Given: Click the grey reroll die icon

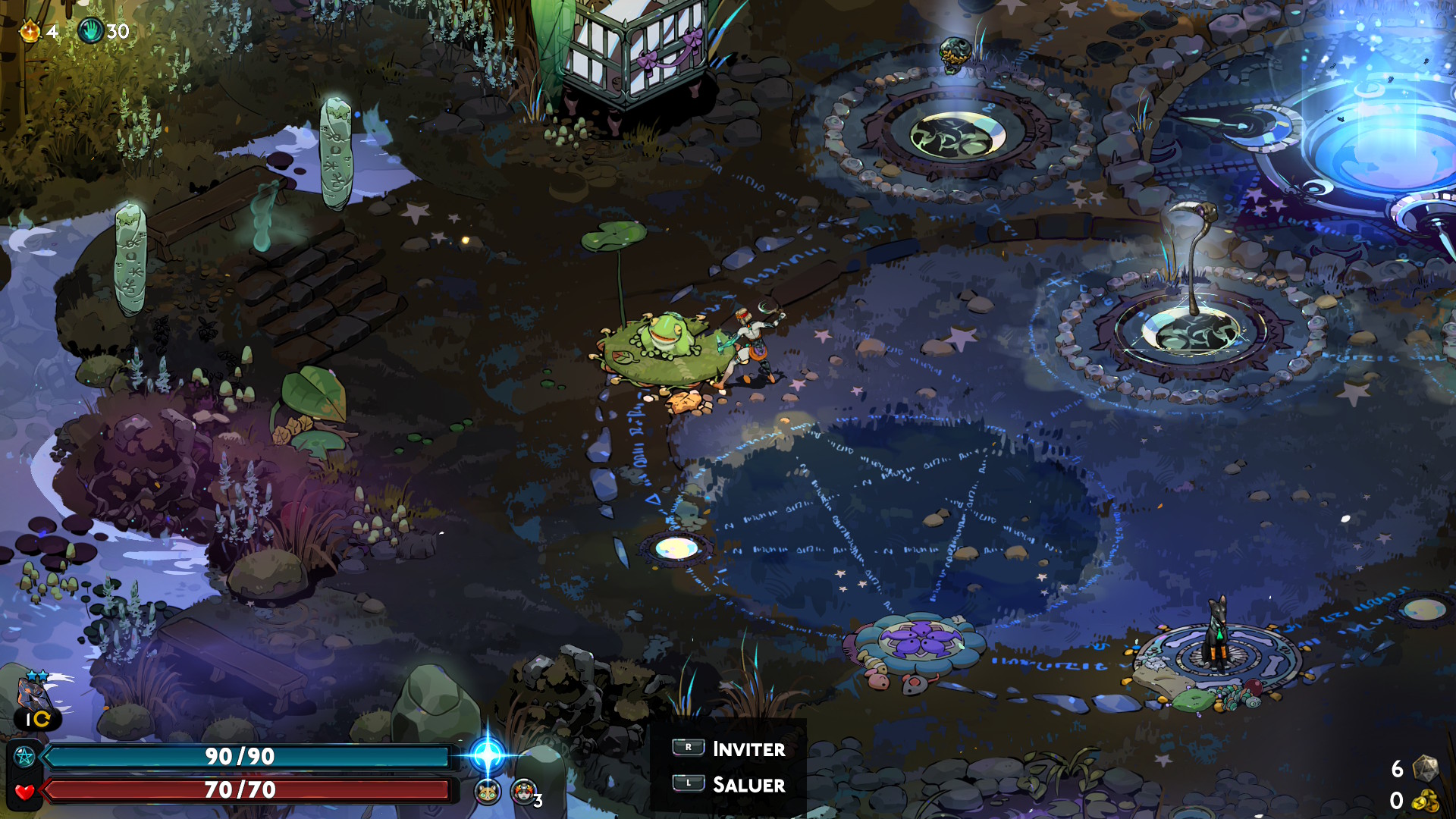Looking at the screenshot, I should [x=1425, y=768].
